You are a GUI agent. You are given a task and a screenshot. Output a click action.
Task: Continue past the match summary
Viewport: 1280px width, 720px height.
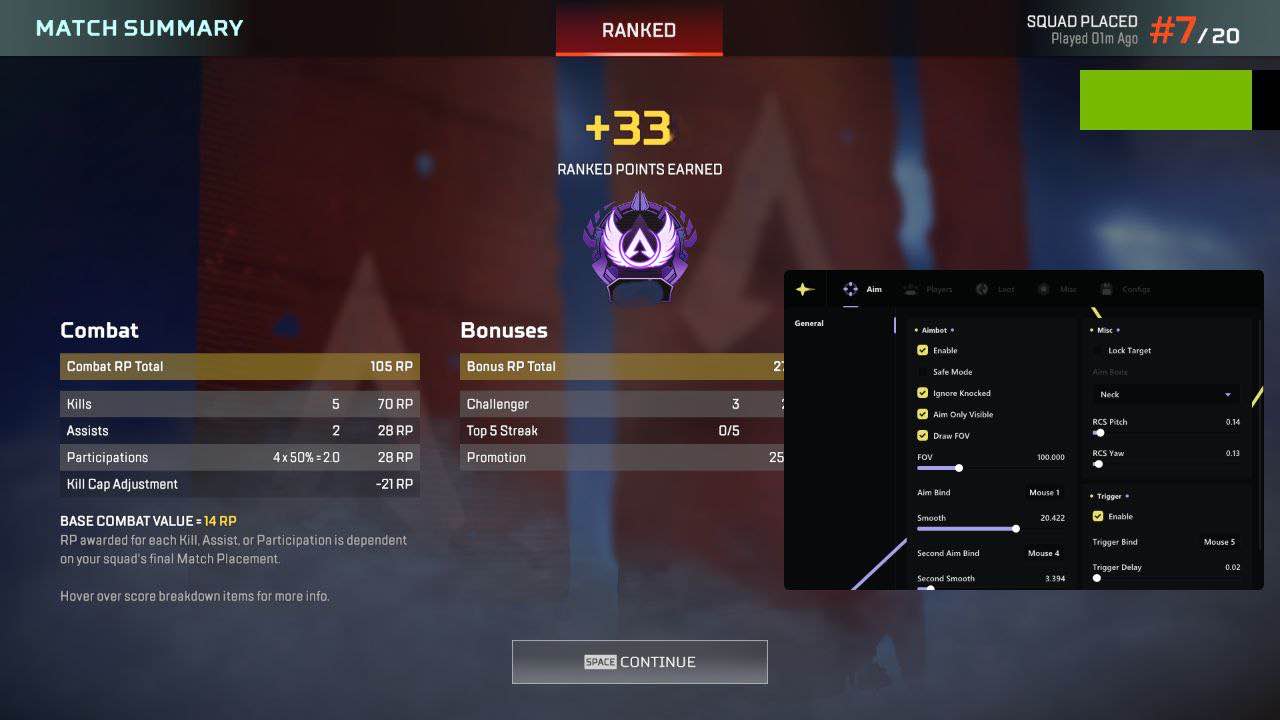(639, 662)
